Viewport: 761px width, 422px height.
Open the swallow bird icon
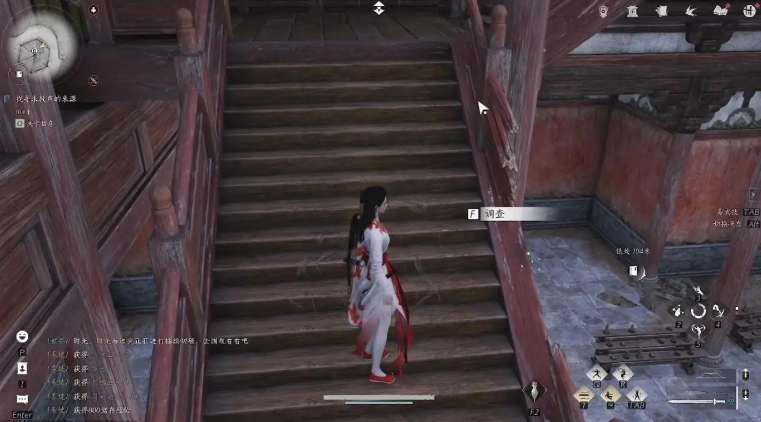(690, 10)
